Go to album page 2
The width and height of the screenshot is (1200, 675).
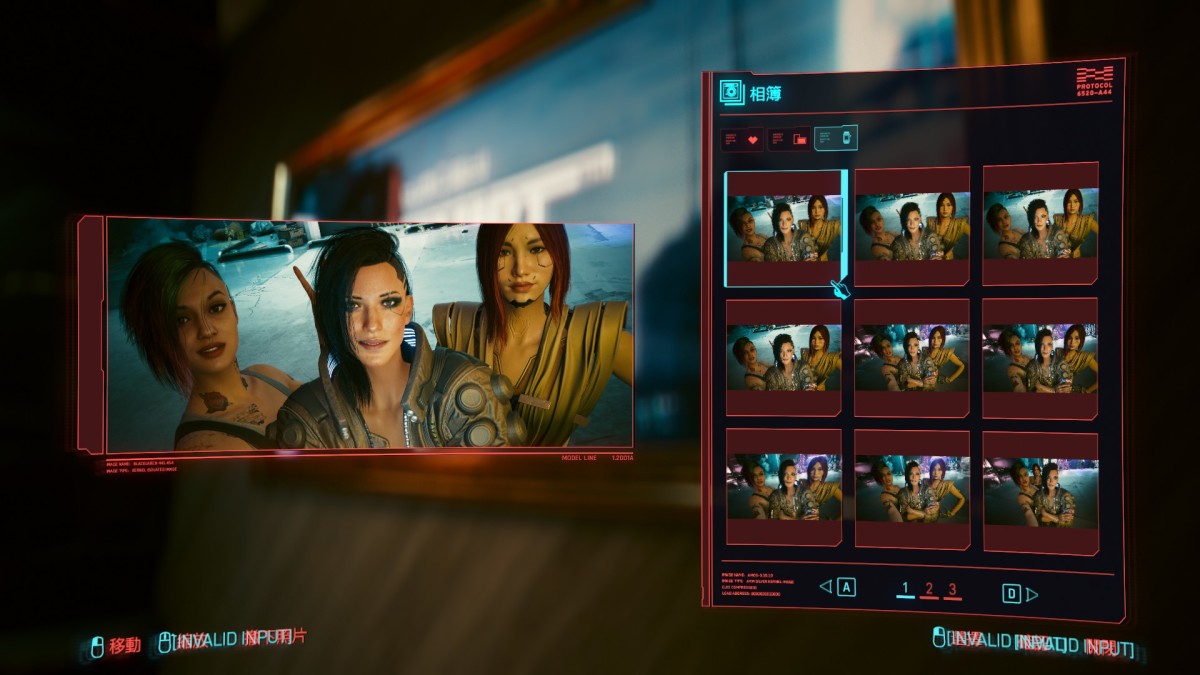point(929,589)
